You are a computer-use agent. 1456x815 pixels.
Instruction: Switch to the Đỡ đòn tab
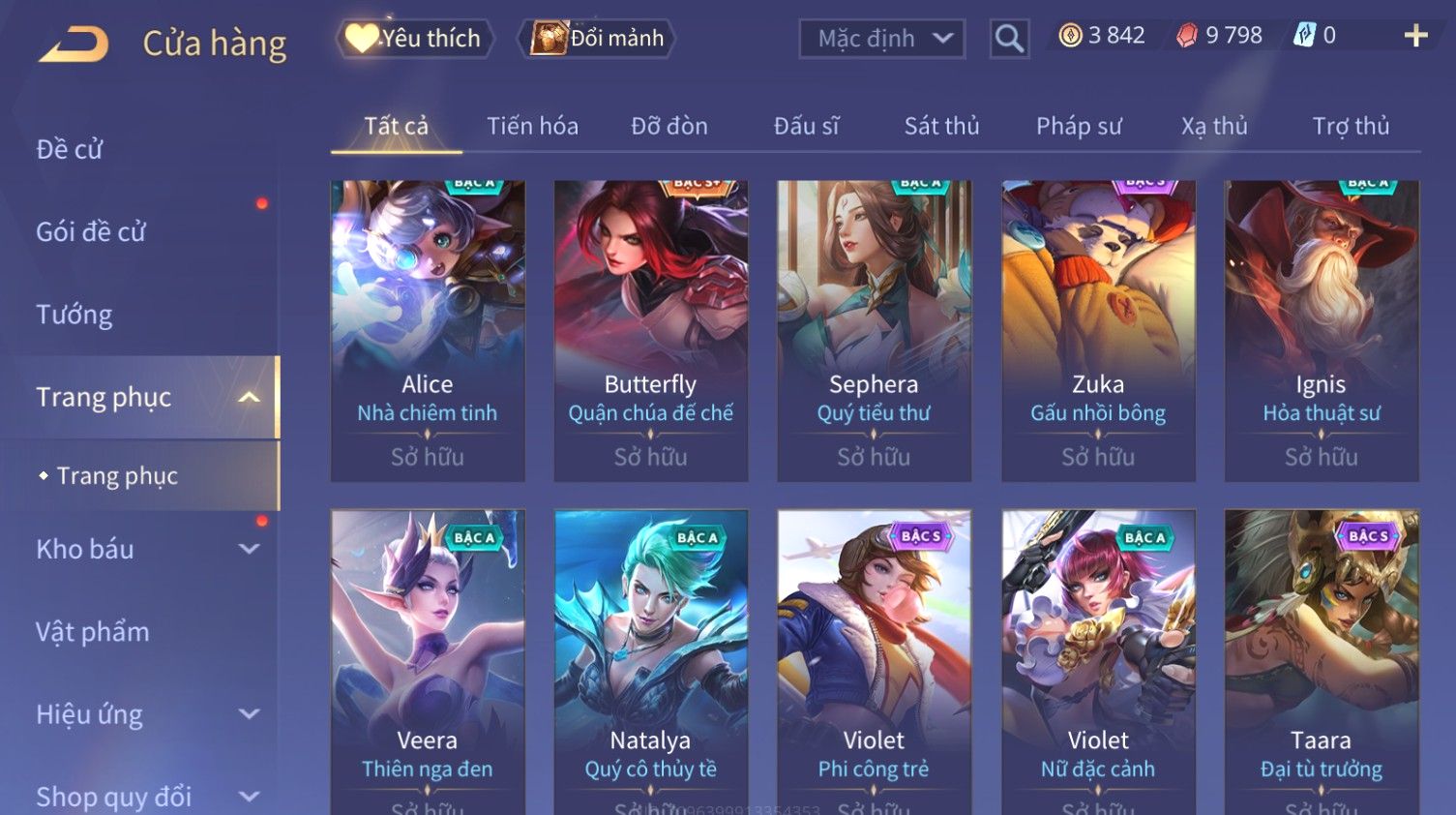coord(669,126)
